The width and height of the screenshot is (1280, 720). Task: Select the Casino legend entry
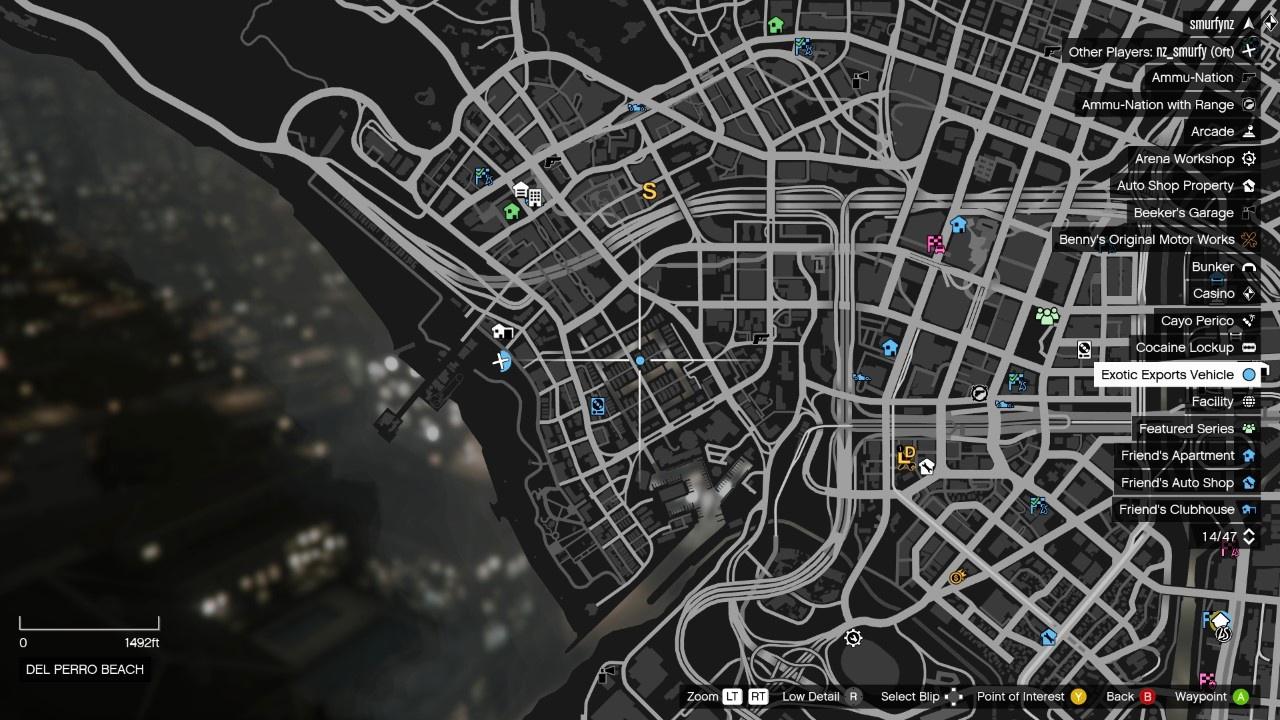pyautogui.click(x=1213, y=294)
